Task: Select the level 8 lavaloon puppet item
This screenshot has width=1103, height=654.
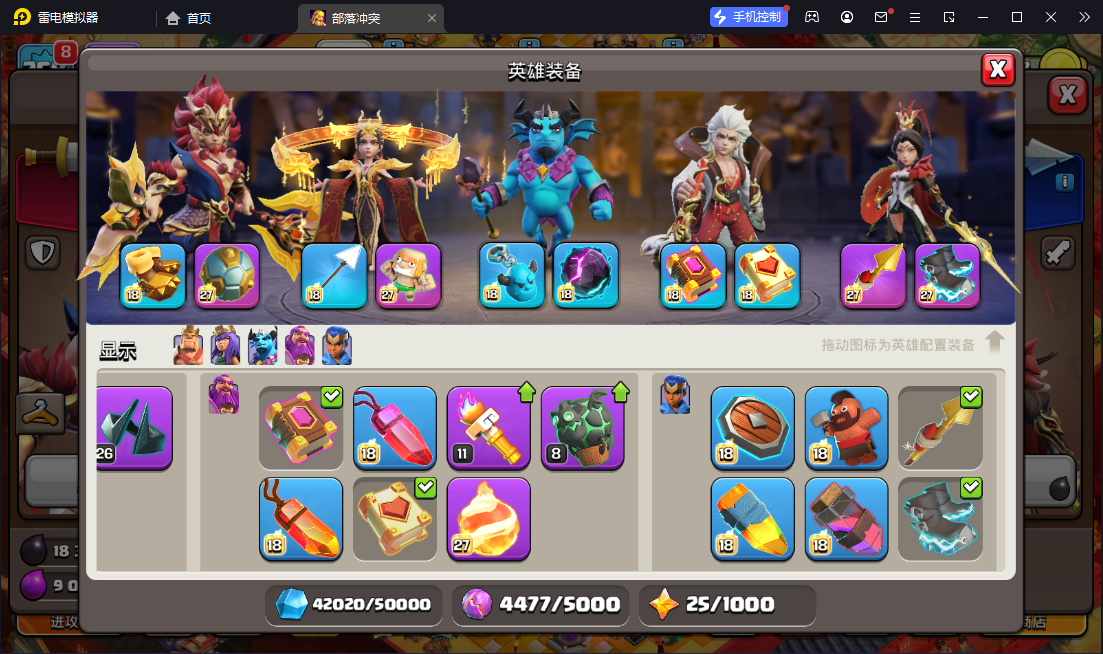Action: [x=582, y=428]
